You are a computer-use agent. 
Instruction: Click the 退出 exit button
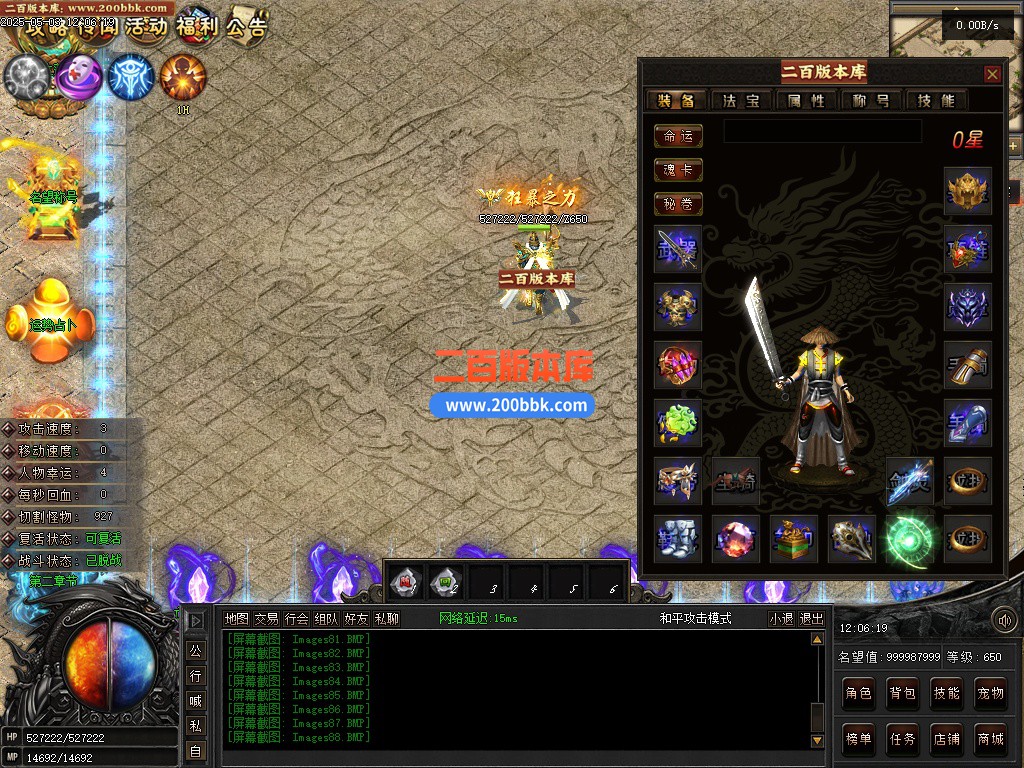(x=812, y=619)
